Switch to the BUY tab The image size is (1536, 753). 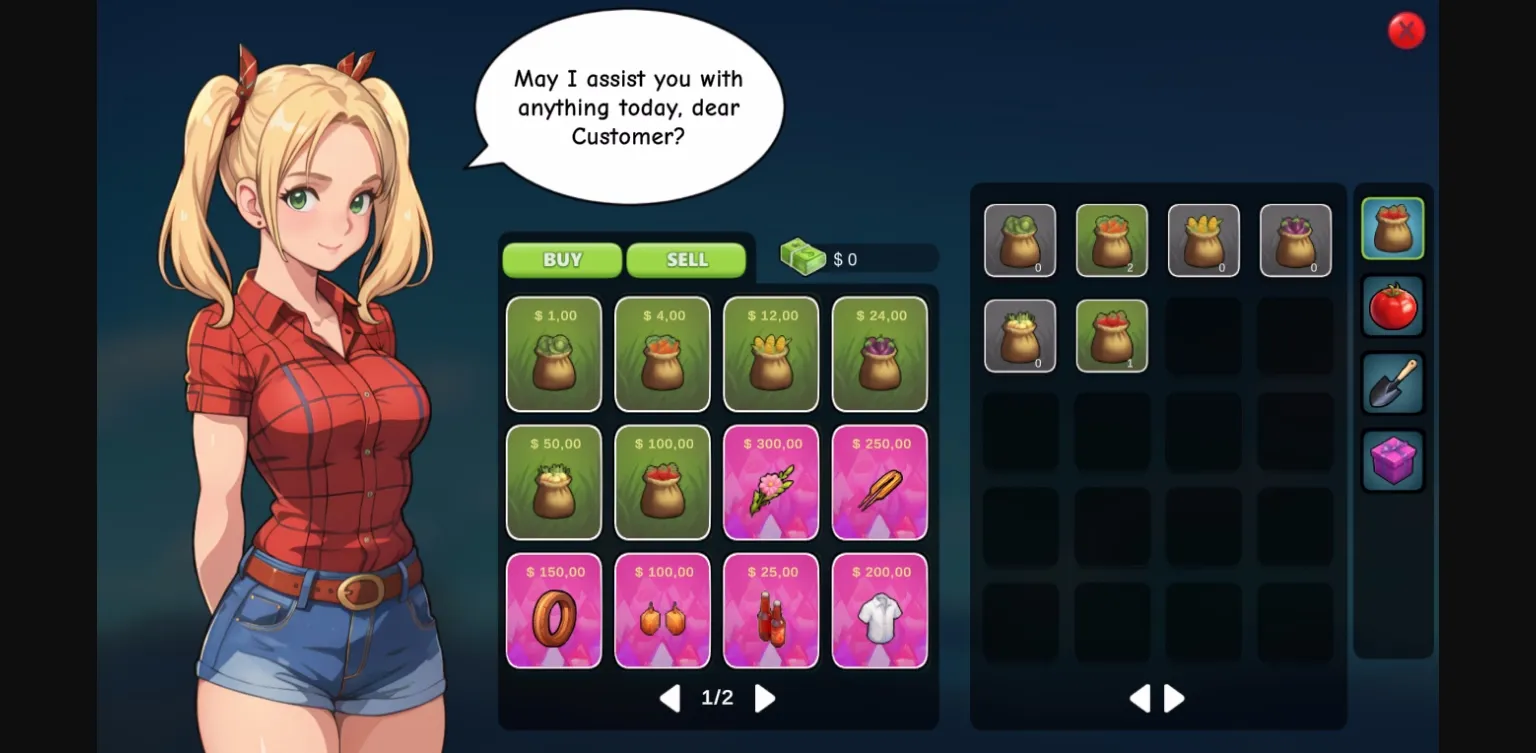coord(561,259)
